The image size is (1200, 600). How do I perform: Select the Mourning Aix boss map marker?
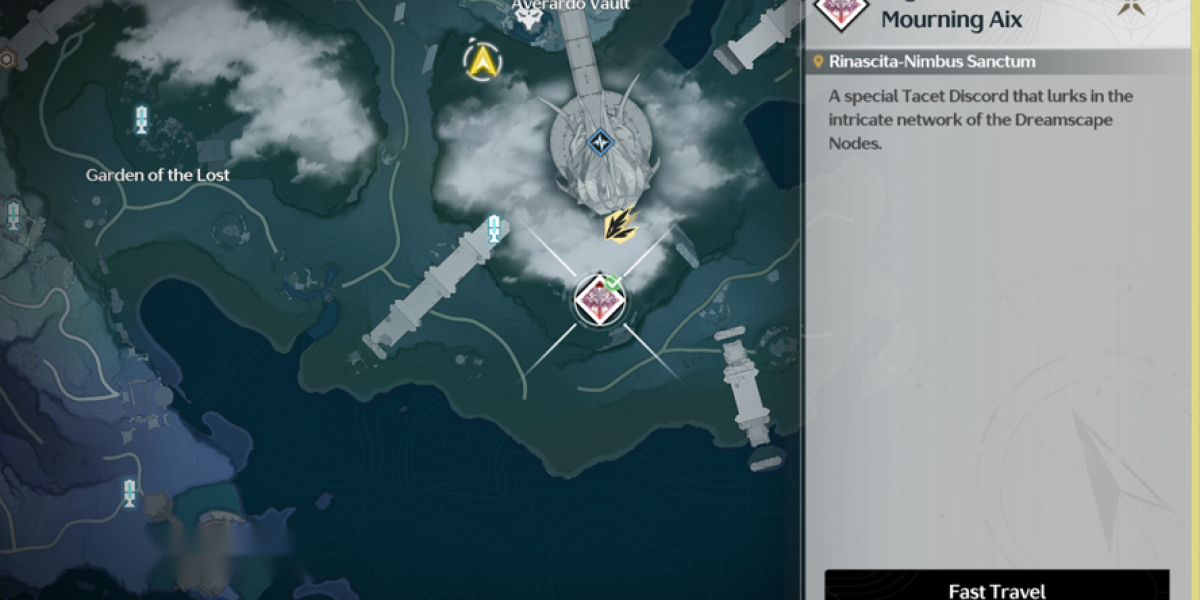point(598,300)
